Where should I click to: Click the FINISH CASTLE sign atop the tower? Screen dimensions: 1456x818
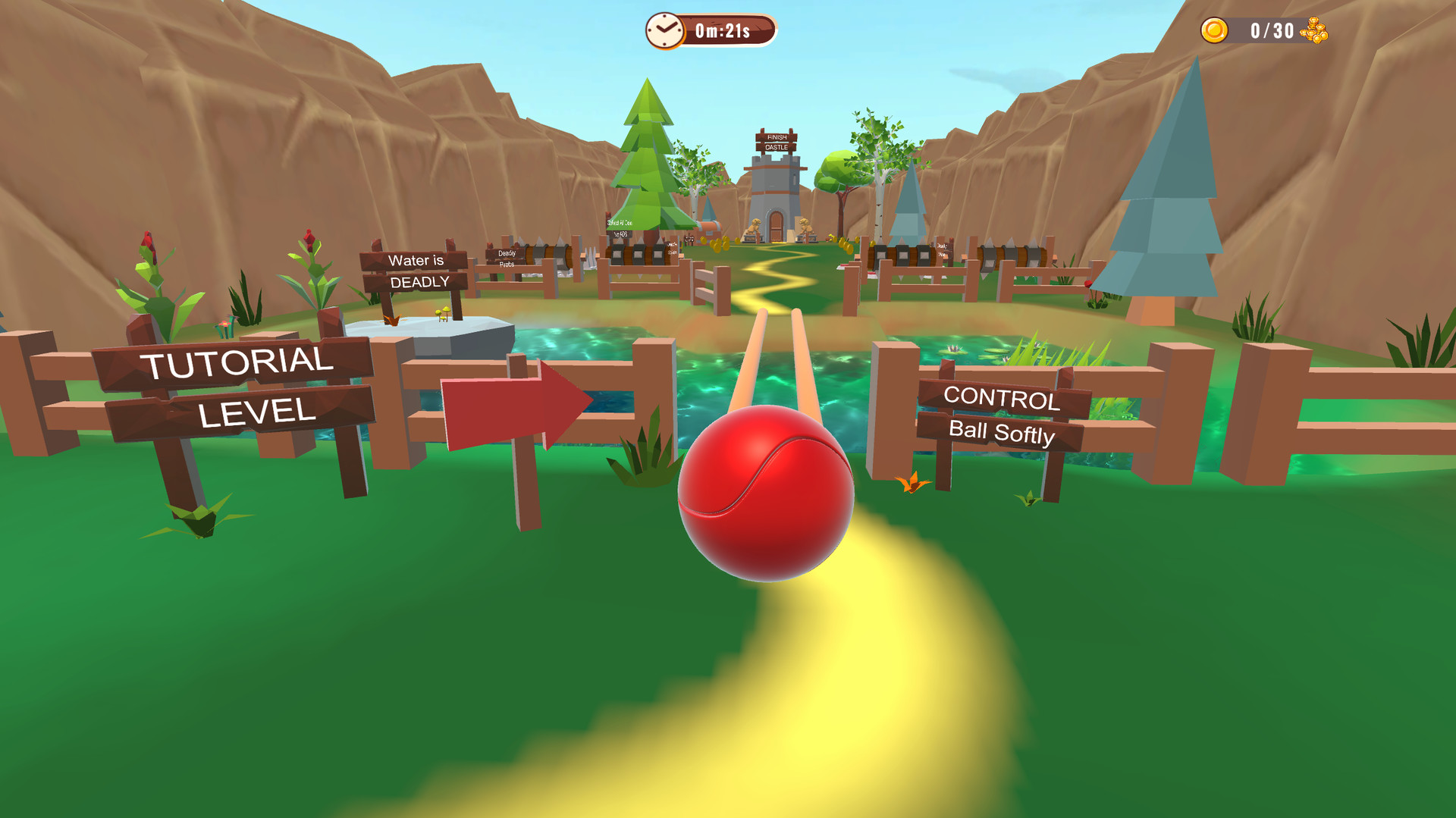[777, 142]
